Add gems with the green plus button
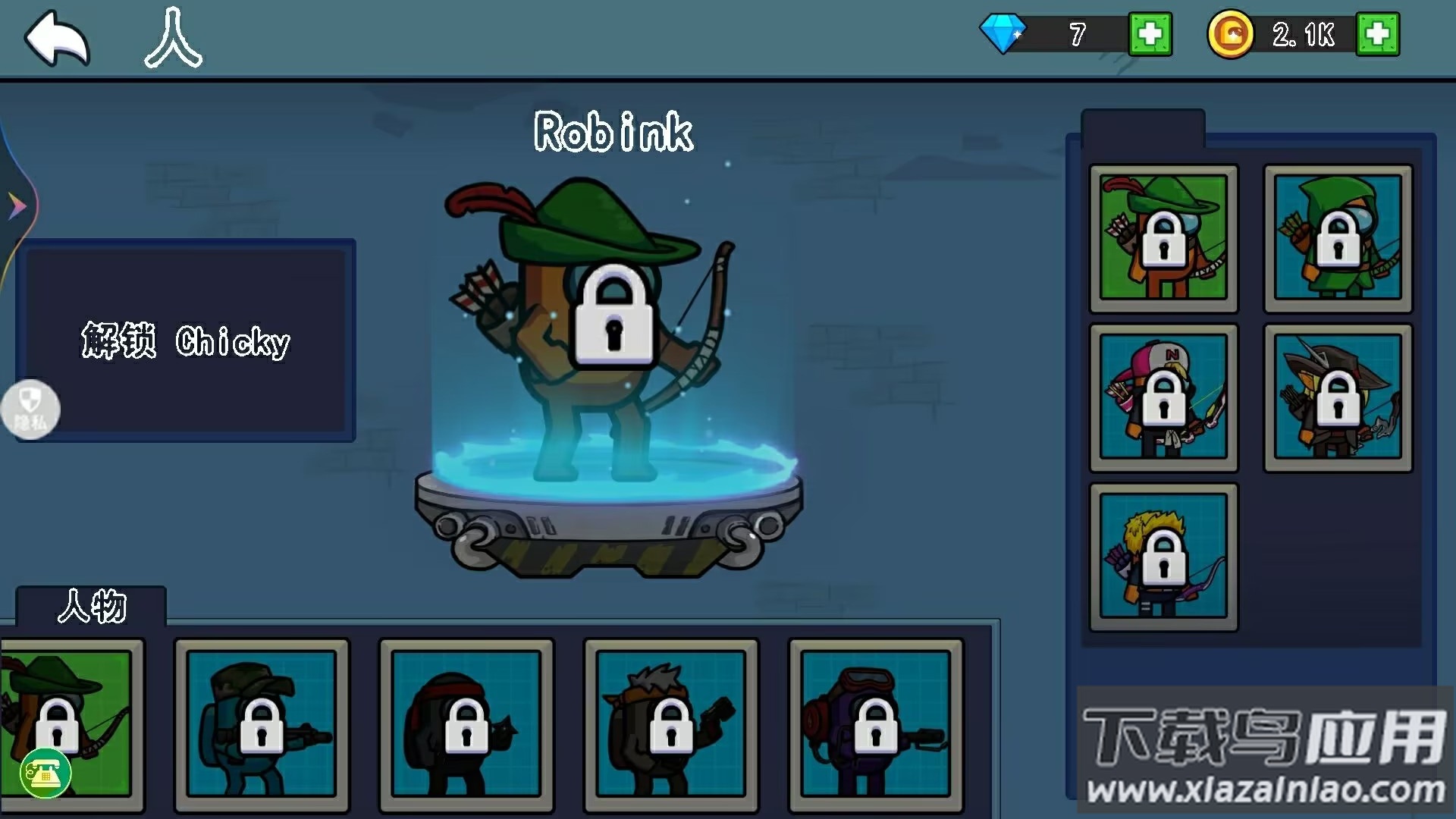 coord(1150,34)
